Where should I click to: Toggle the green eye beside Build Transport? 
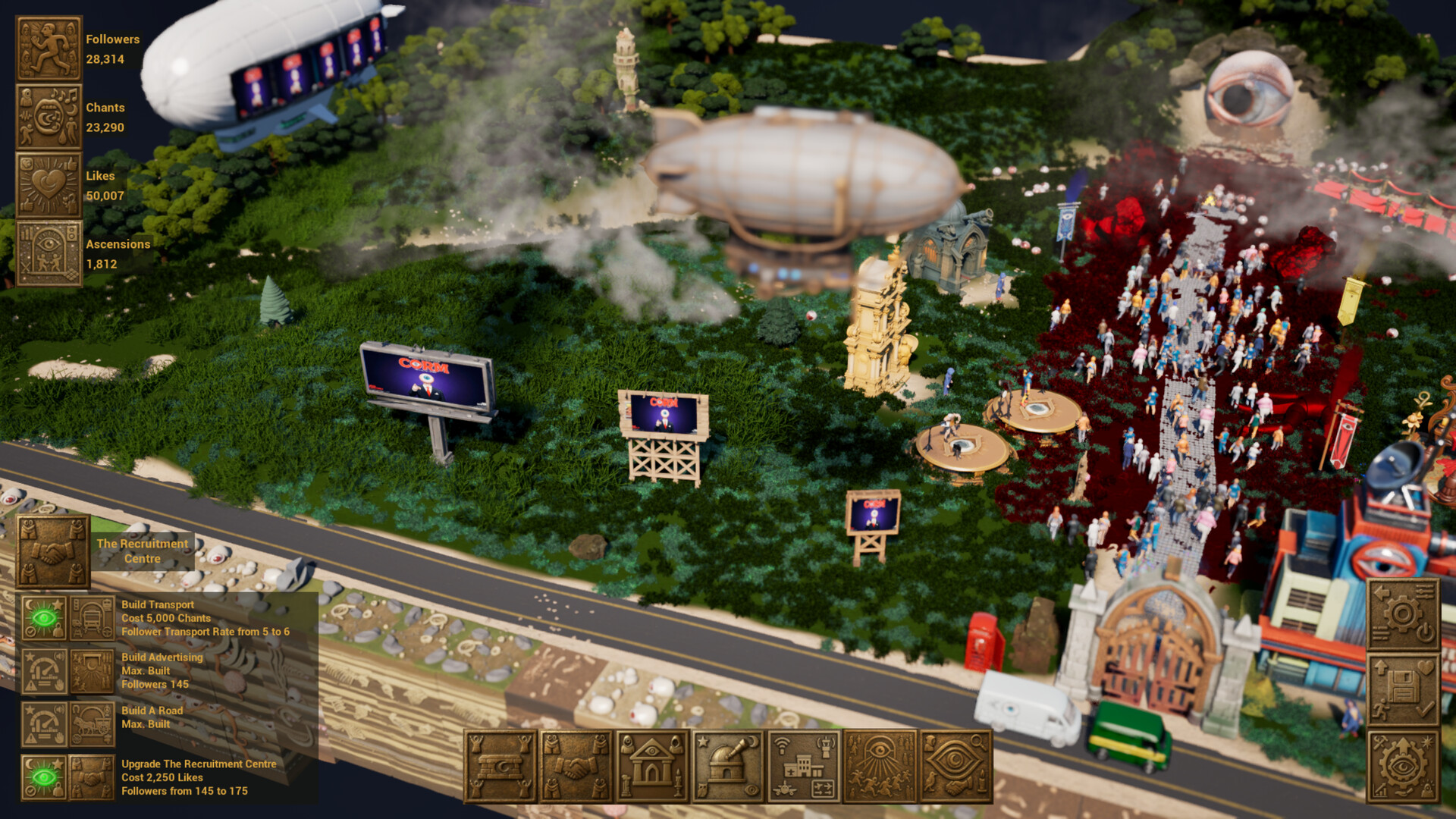coord(44,617)
